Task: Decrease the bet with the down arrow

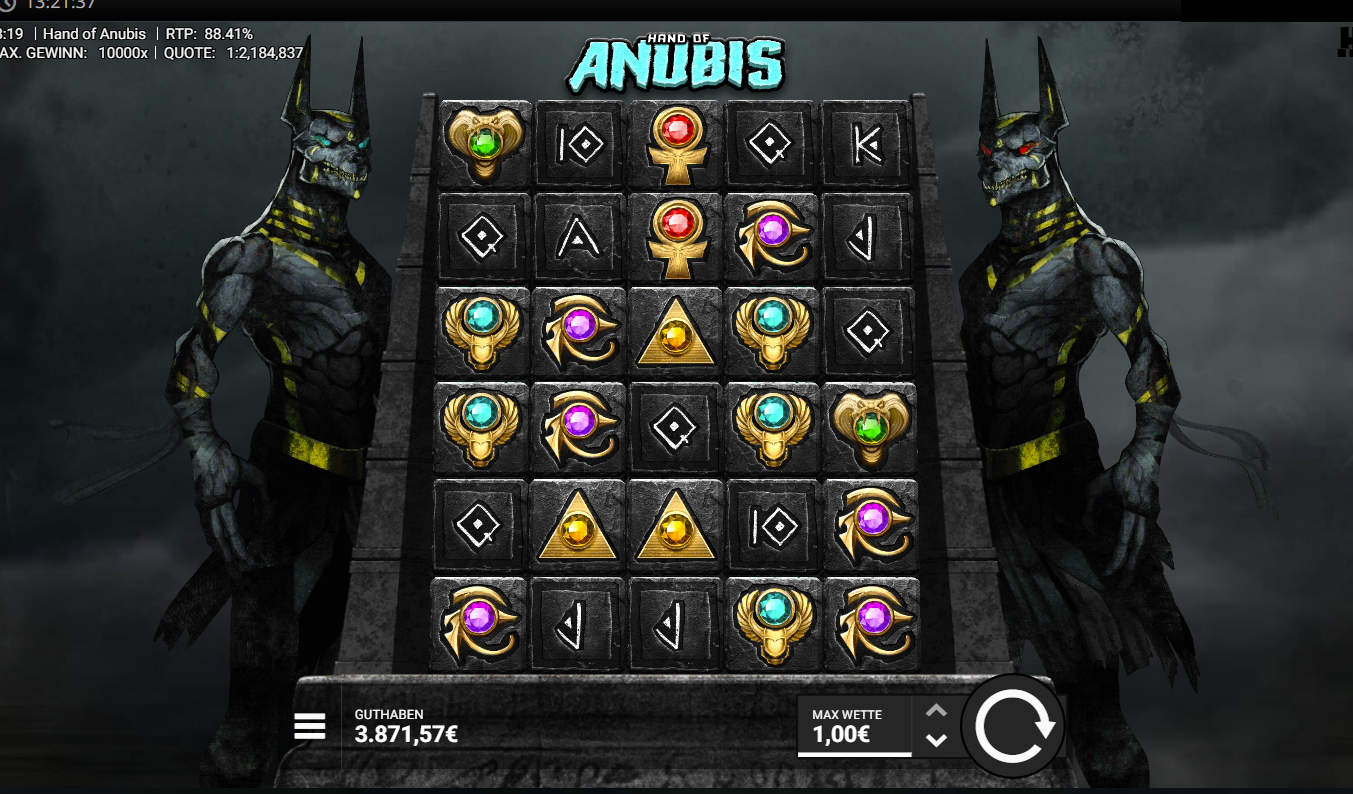Action: click(x=937, y=743)
